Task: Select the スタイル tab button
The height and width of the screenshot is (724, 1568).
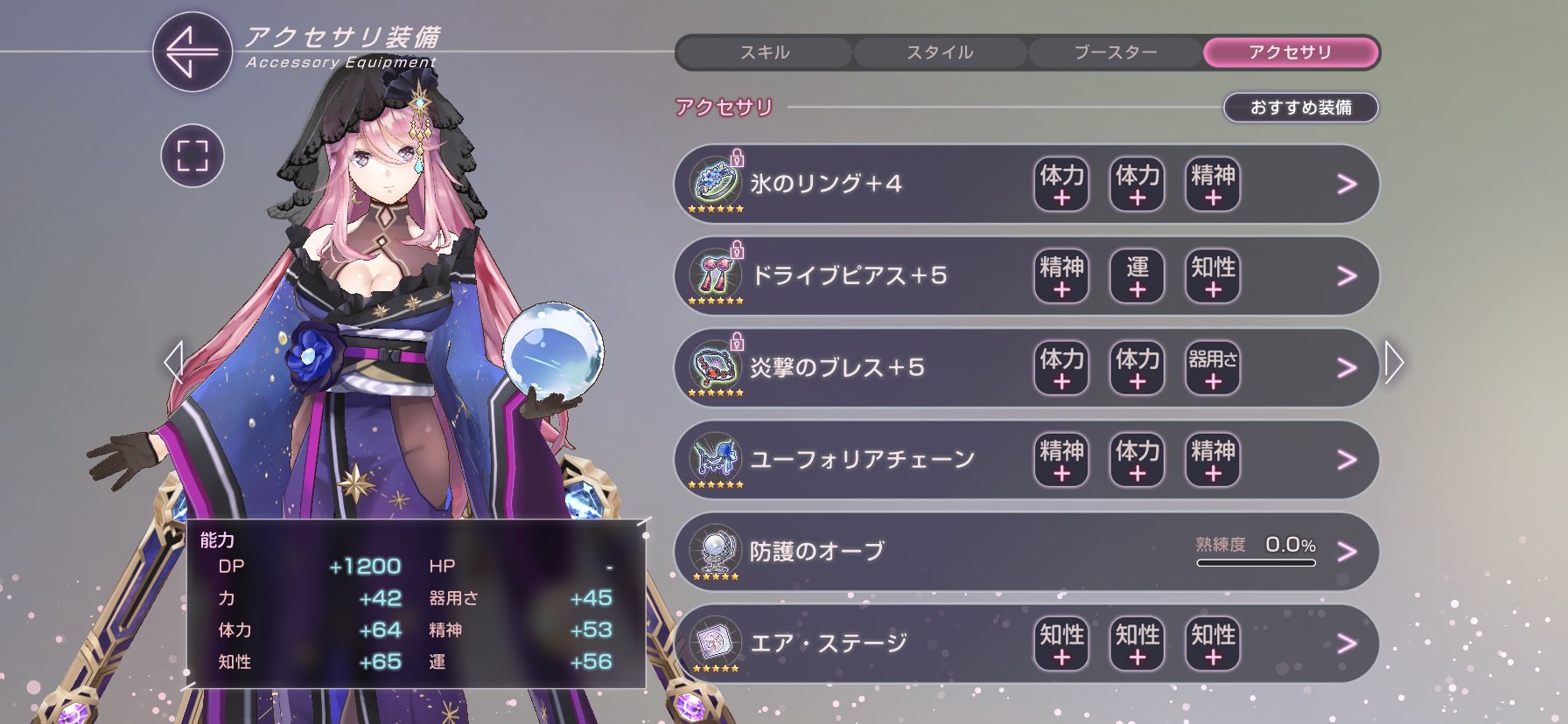Action: [x=939, y=52]
